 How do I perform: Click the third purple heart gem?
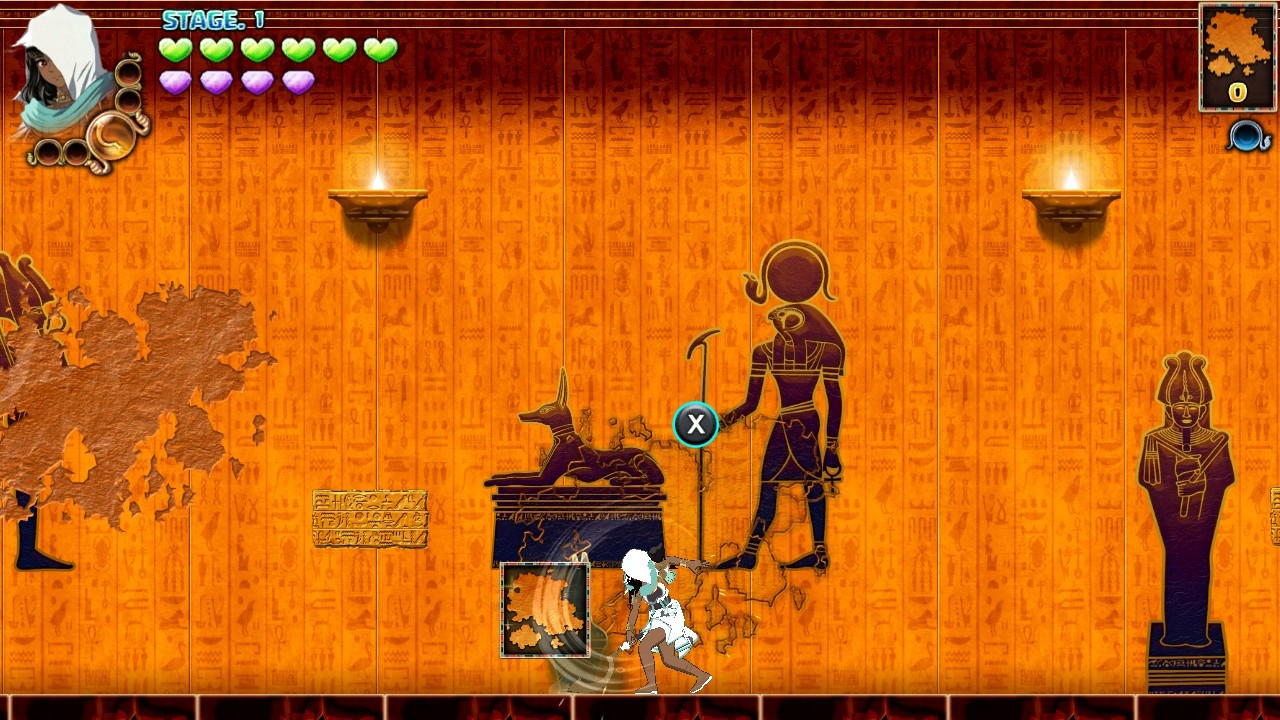pyautogui.click(x=258, y=84)
